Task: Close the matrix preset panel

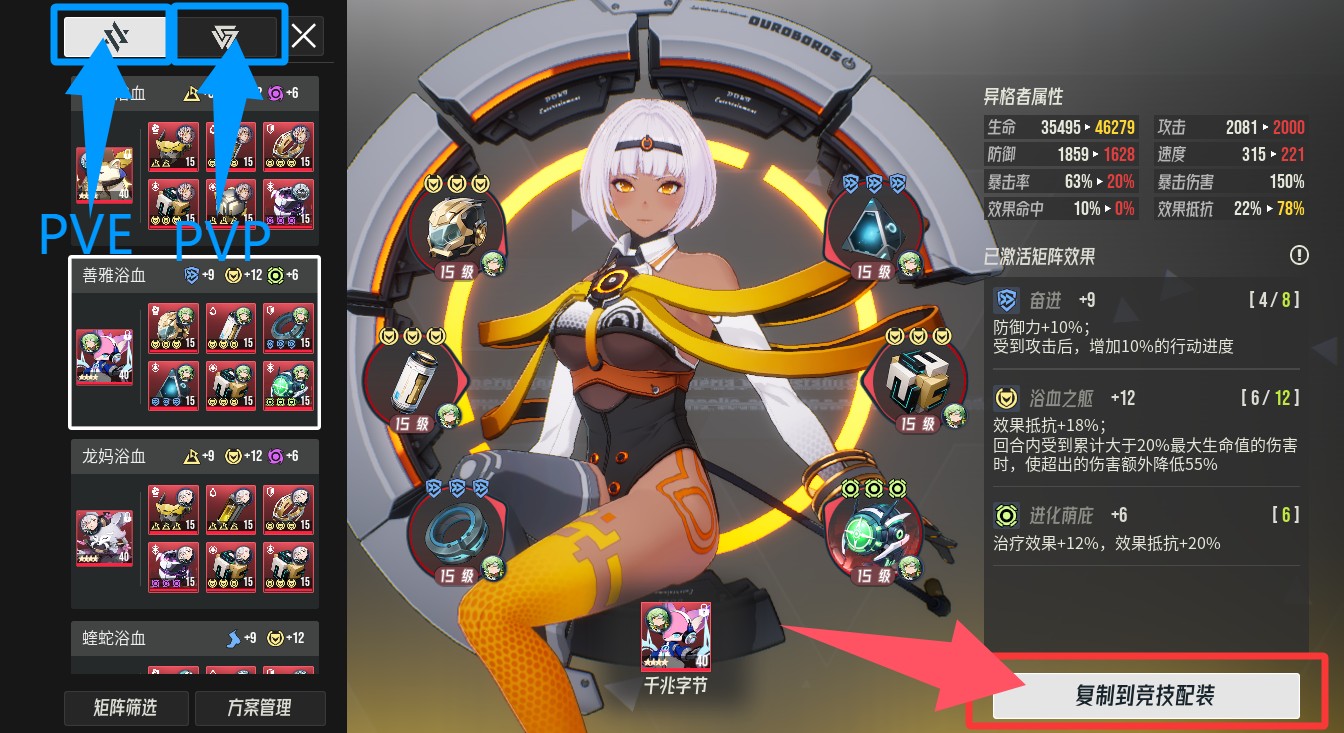Action: coord(303,36)
